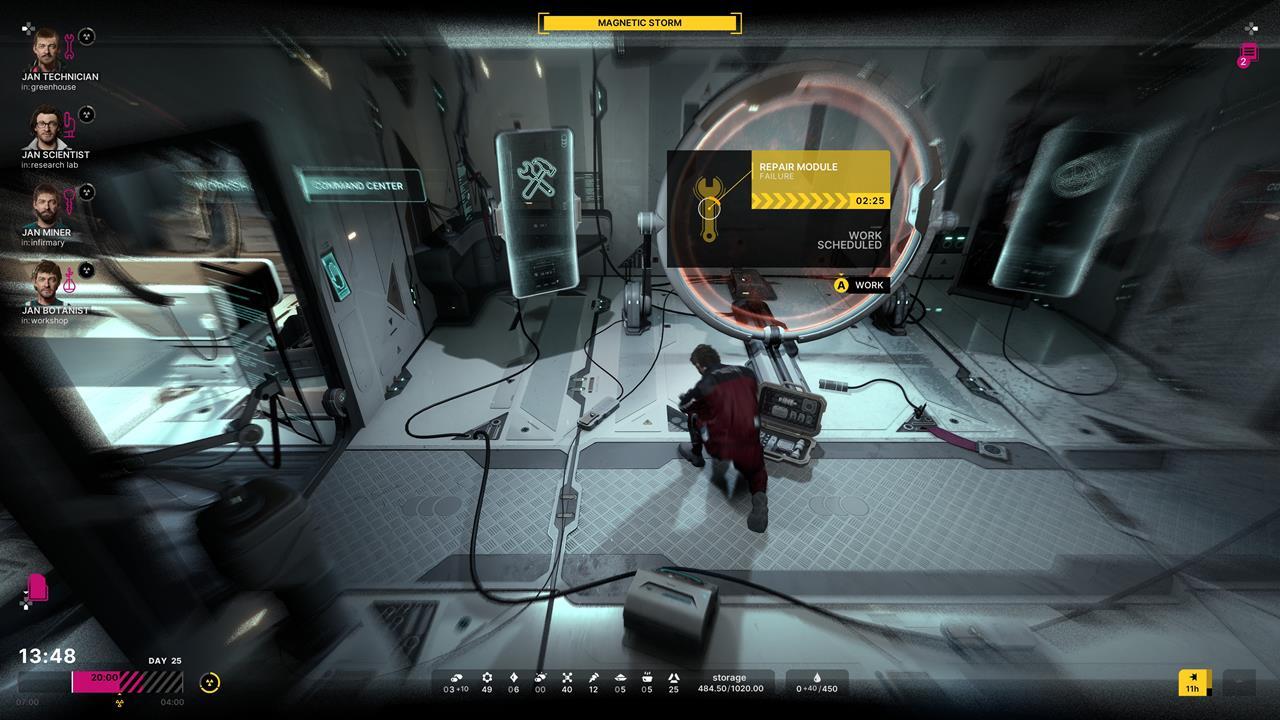
Task: Click the Magnetic Storm alert banner
Action: (640, 23)
